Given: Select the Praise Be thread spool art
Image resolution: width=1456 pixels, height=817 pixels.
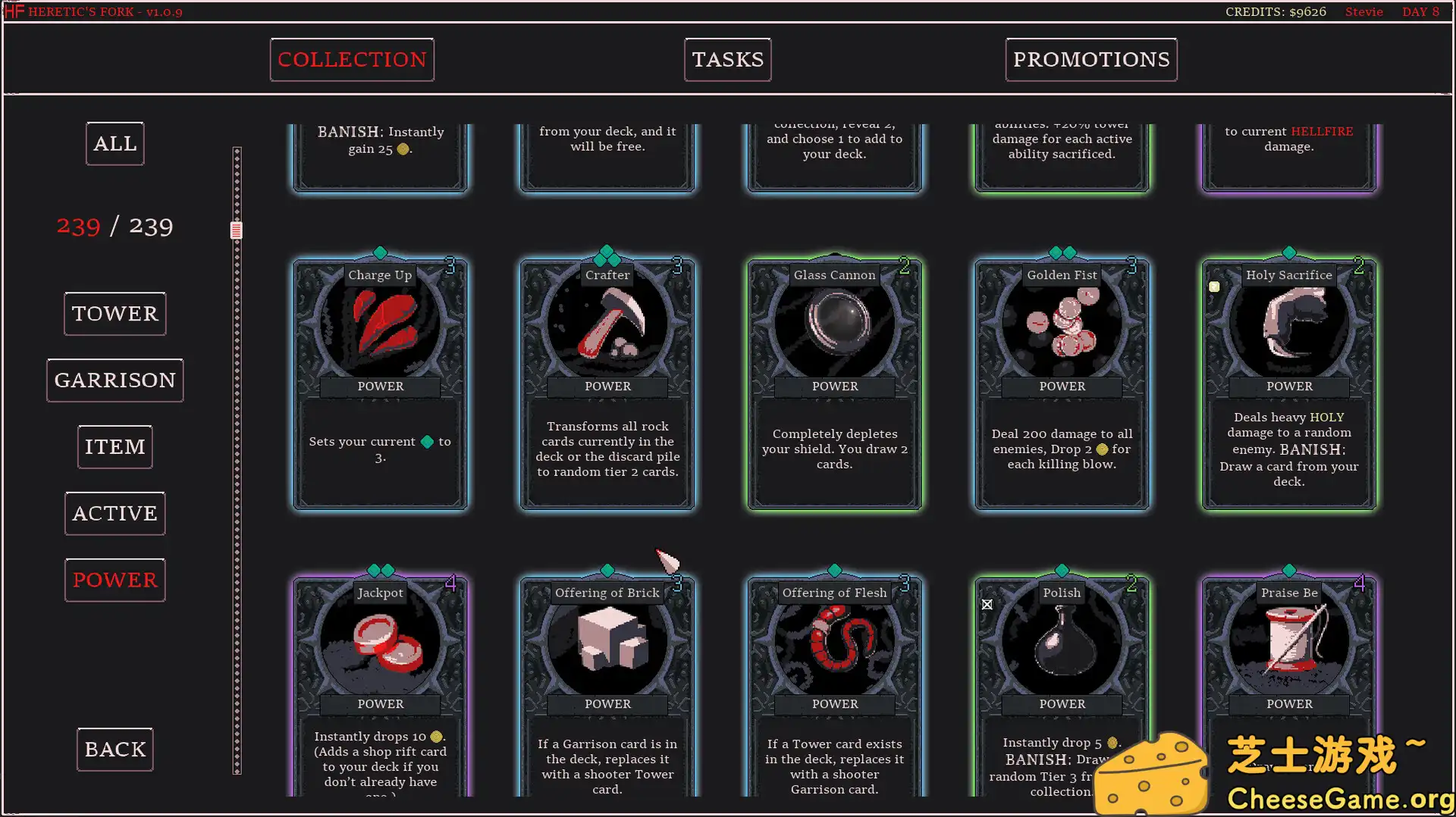Looking at the screenshot, I should coord(1288,642).
